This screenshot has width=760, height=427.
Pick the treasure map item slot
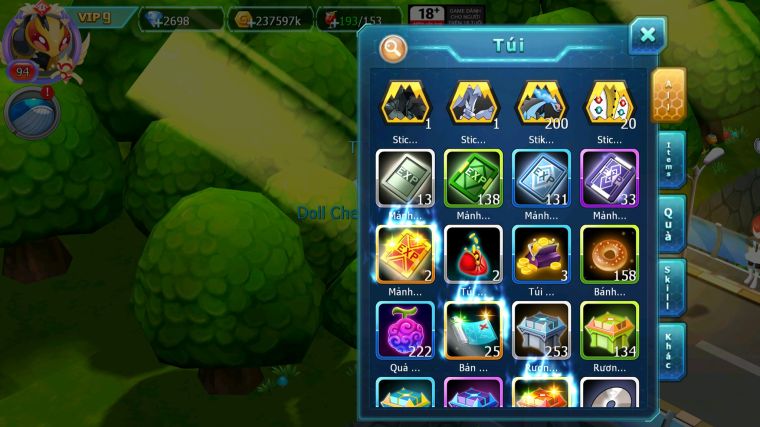[473, 330]
